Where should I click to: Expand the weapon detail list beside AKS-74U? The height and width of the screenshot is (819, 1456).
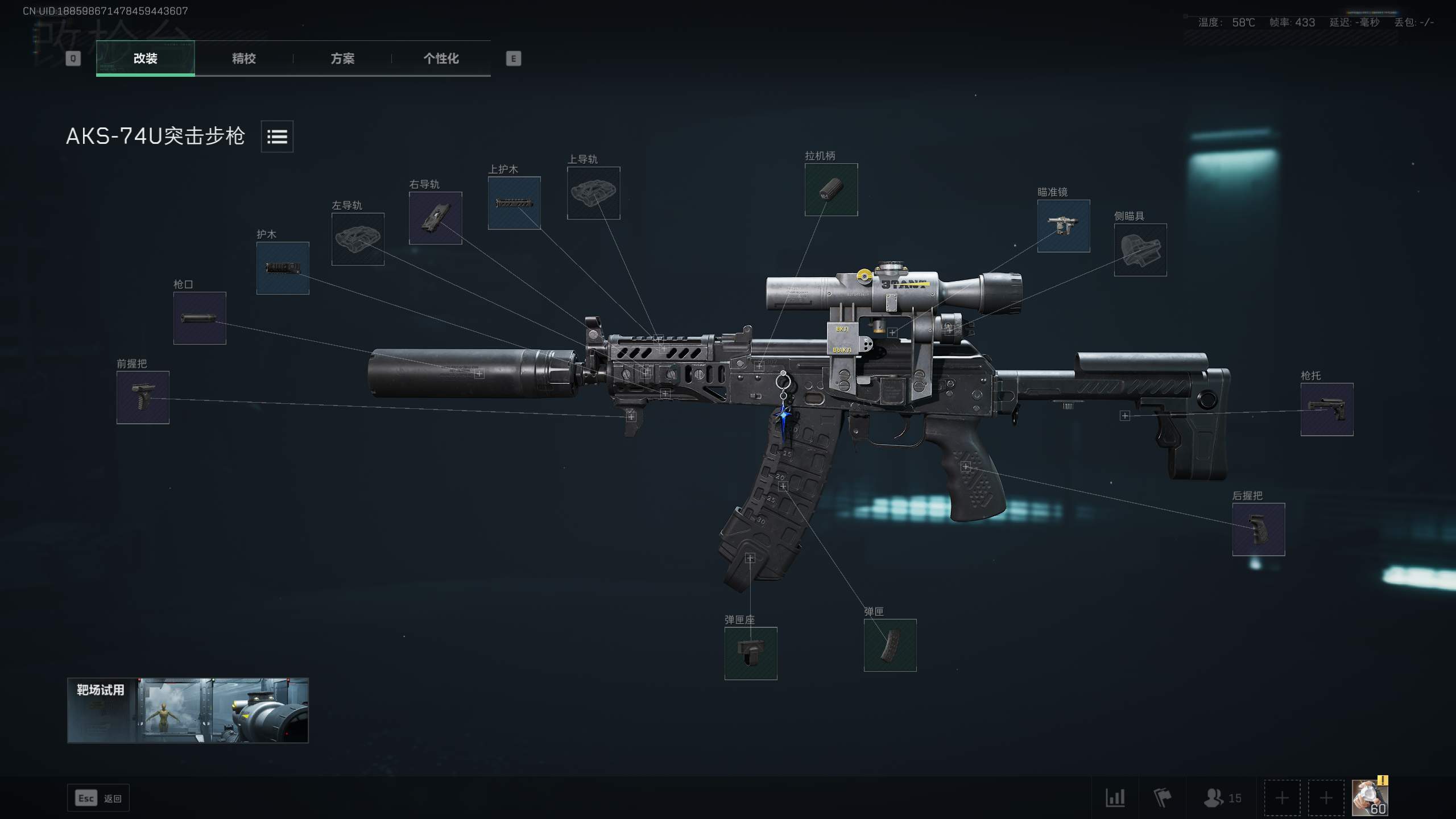tap(277, 136)
